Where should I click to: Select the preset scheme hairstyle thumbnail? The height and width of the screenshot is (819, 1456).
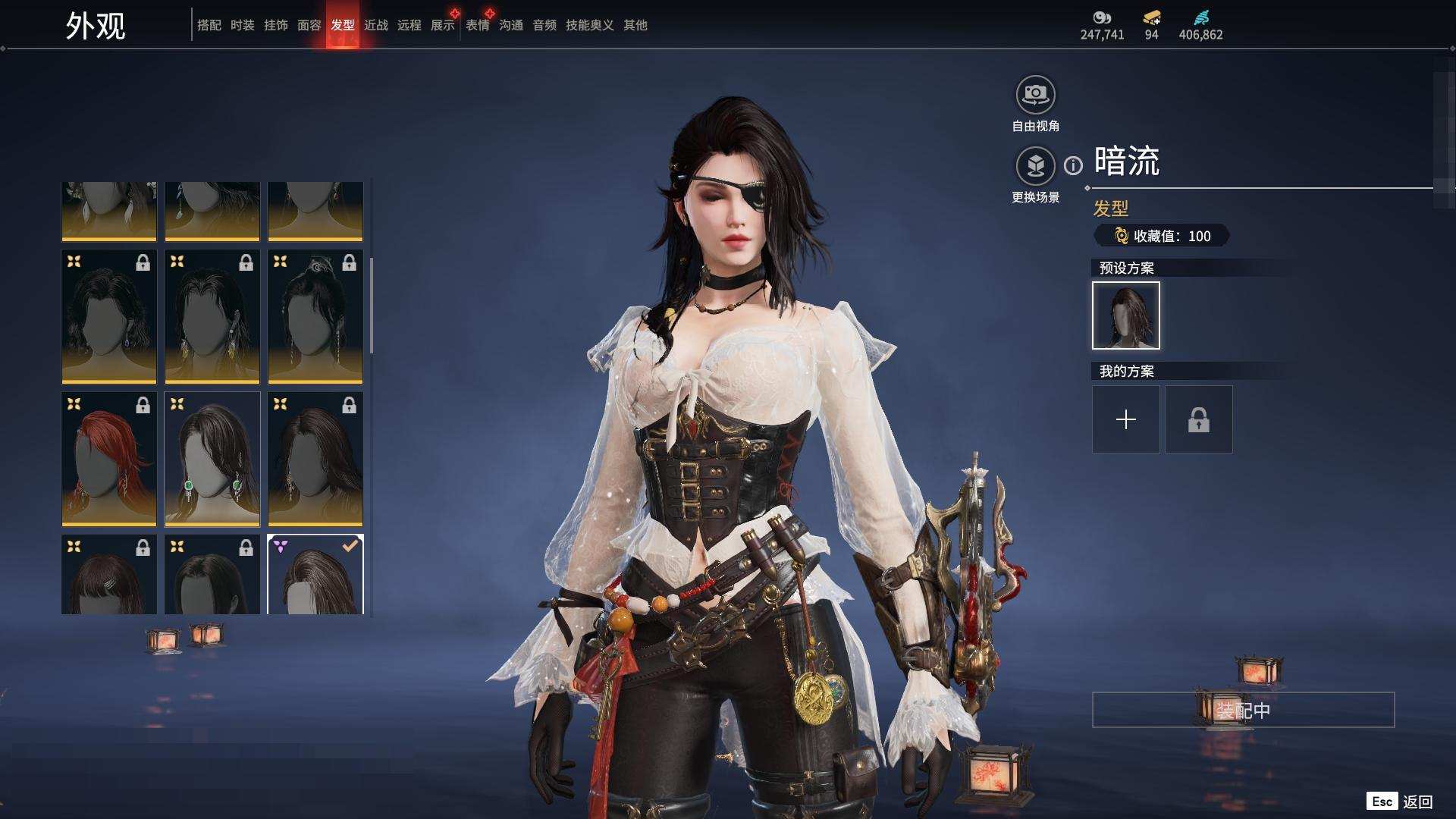point(1125,315)
